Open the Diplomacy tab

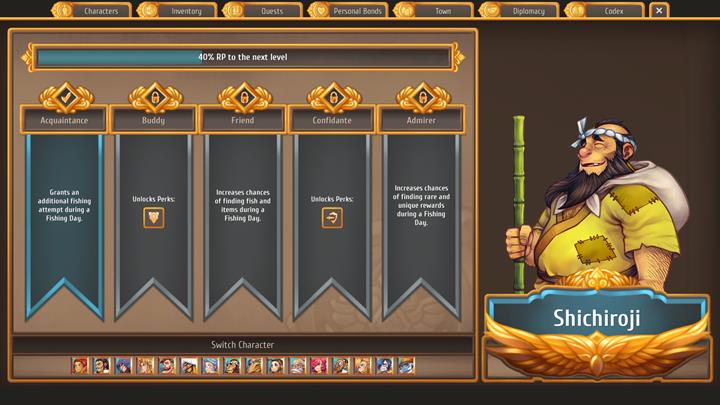click(521, 11)
